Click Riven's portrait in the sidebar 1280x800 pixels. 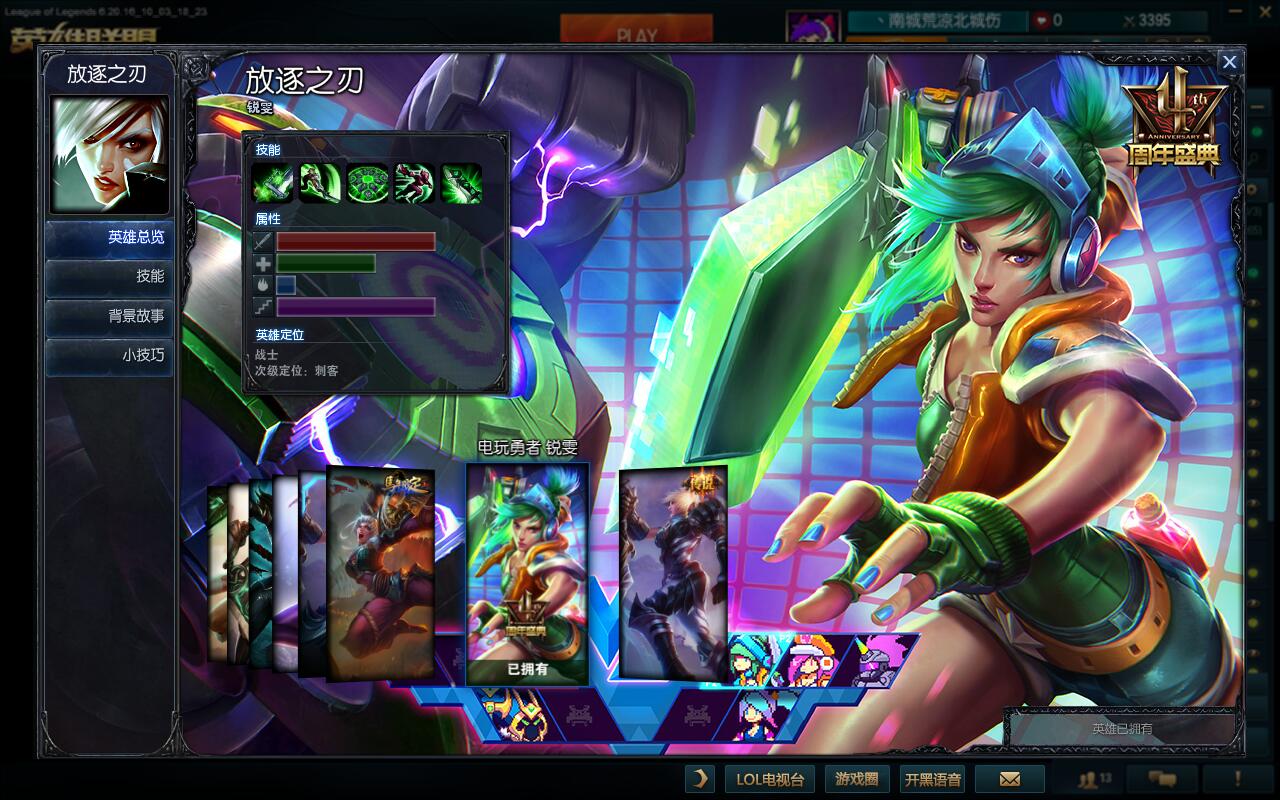[x=109, y=155]
